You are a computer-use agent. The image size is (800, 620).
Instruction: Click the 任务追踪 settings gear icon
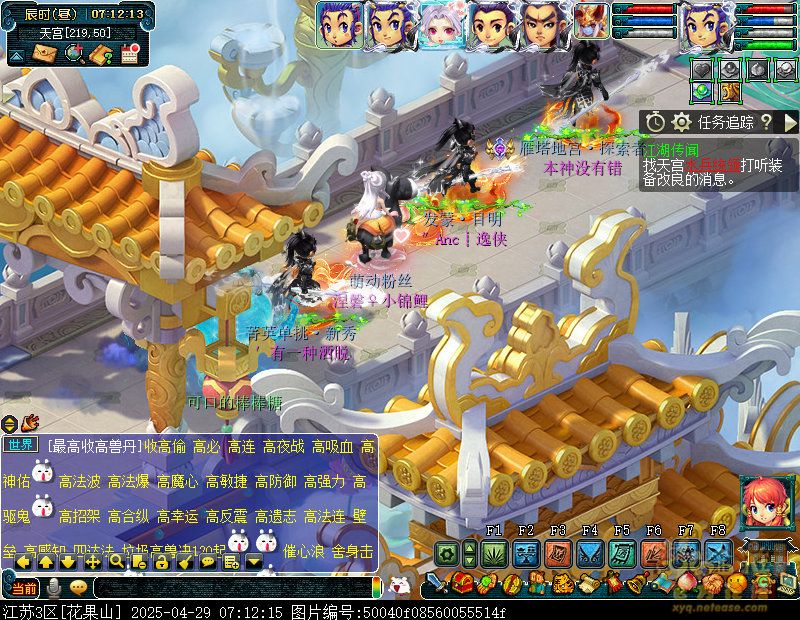point(682,121)
